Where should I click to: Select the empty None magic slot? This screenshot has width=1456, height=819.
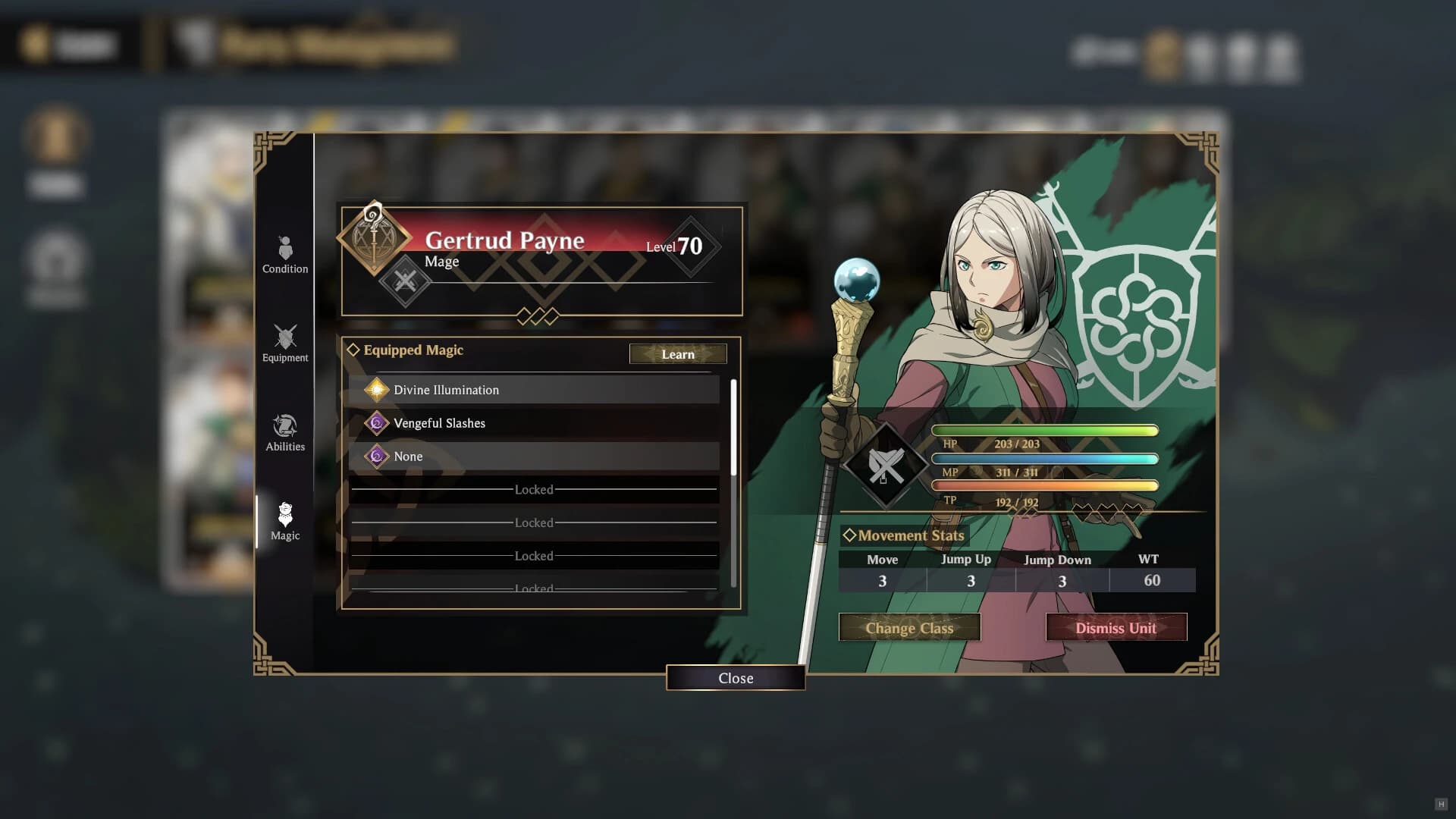tap(534, 457)
